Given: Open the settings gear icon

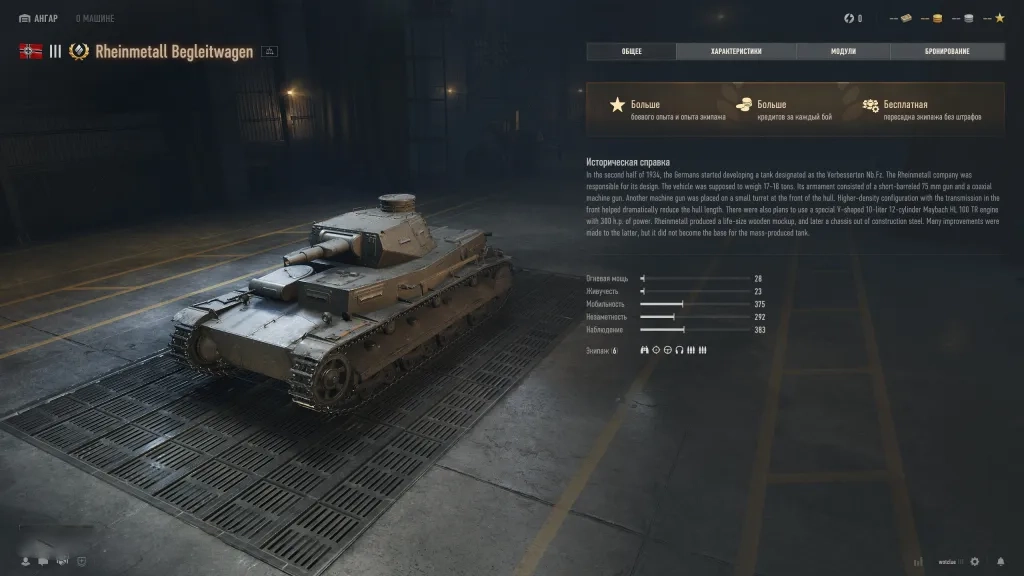Looking at the screenshot, I should [x=975, y=561].
